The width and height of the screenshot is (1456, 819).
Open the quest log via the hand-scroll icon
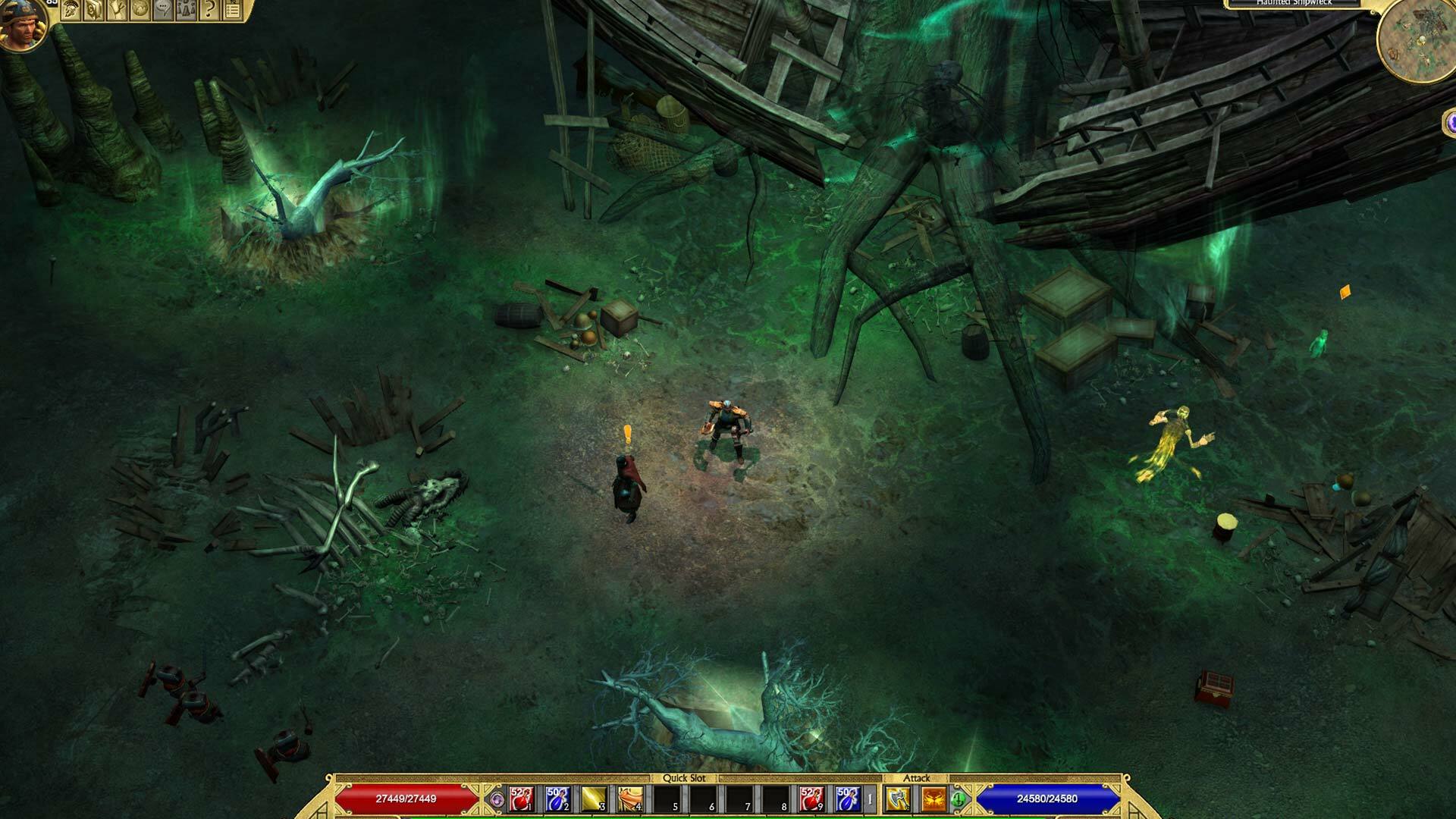pos(117,10)
